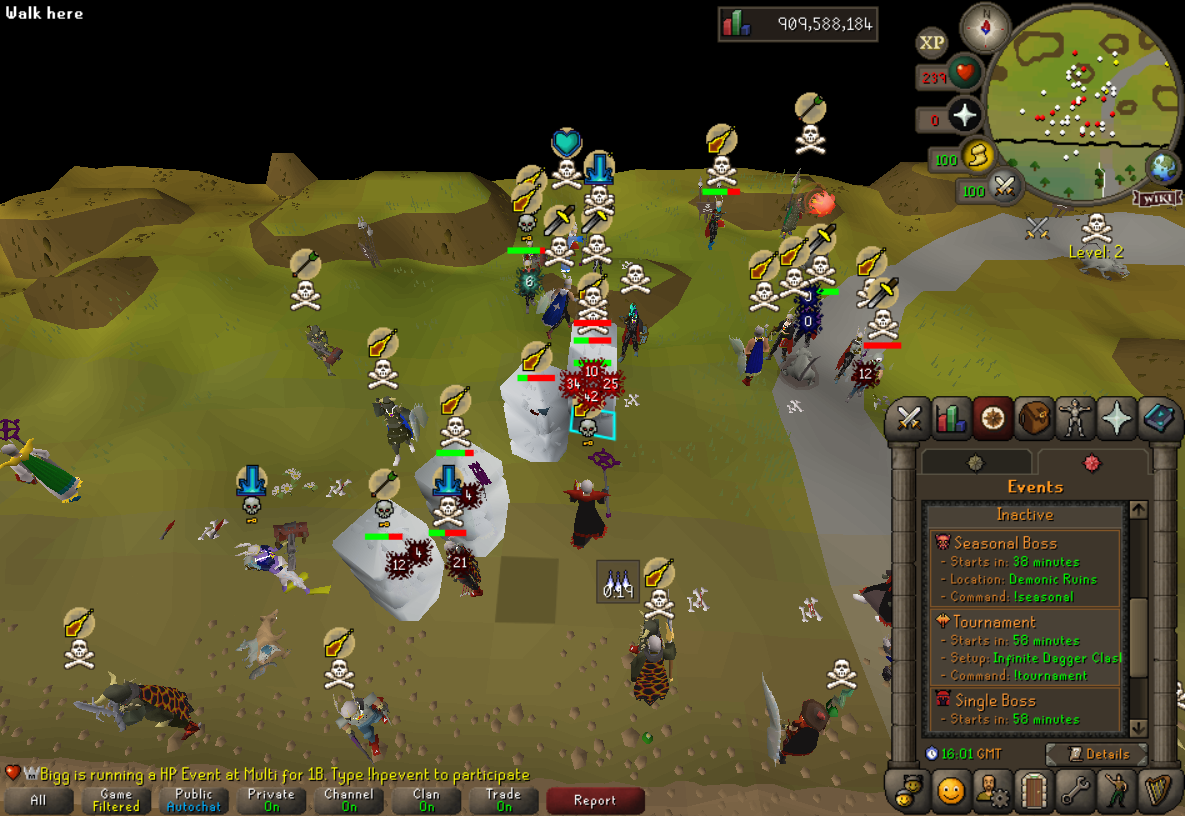Toggle run with the boot energy orb
Viewport: 1185px width, 816px height.
coord(974,157)
